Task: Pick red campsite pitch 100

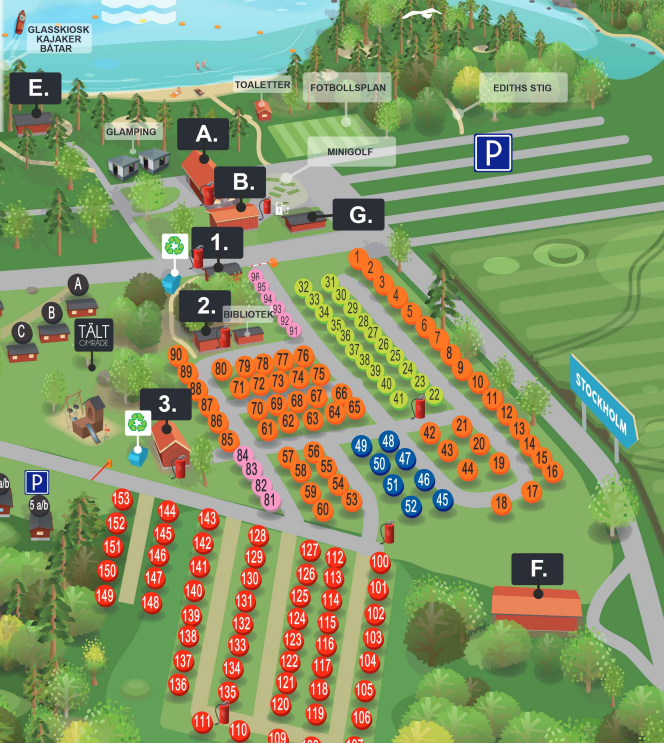Action: point(380,562)
